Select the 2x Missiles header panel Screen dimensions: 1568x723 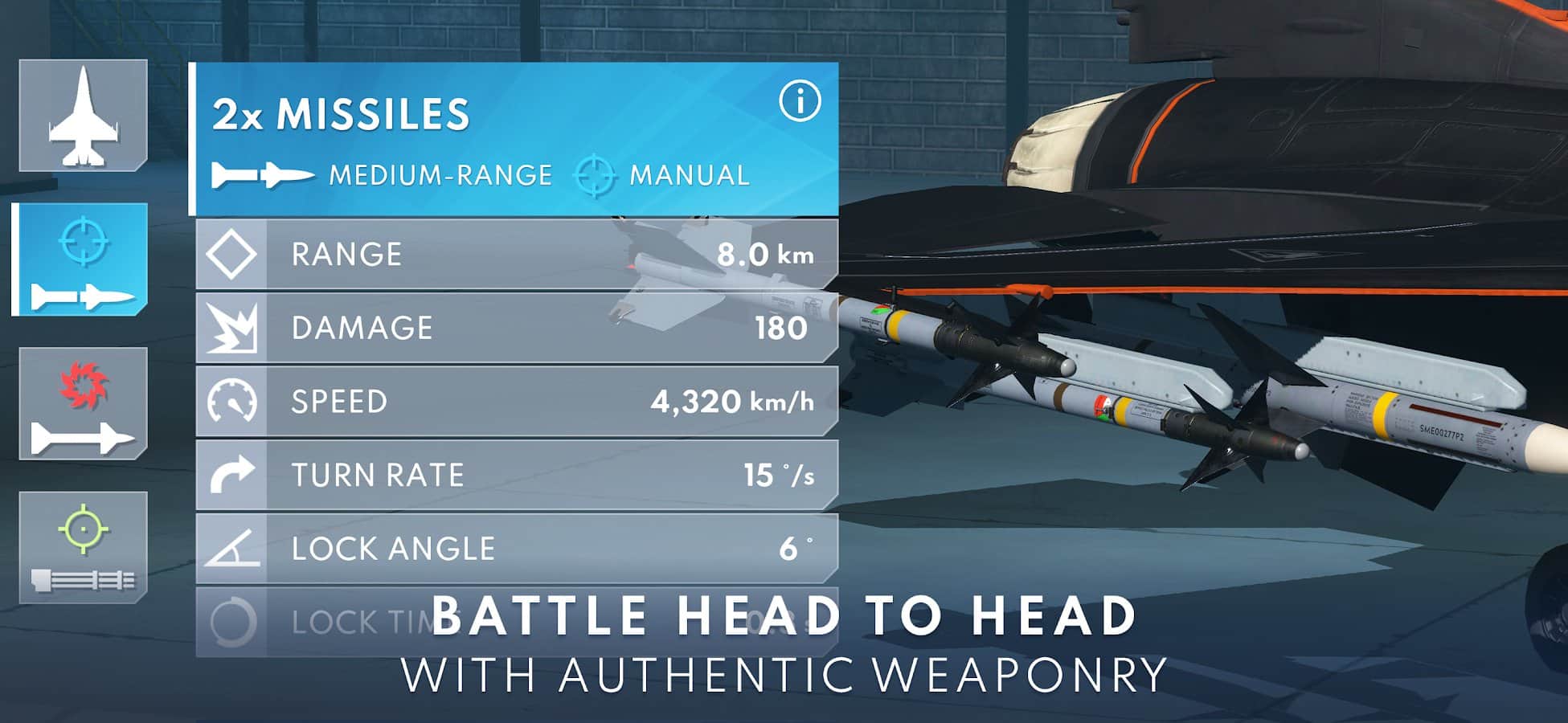pos(482,138)
